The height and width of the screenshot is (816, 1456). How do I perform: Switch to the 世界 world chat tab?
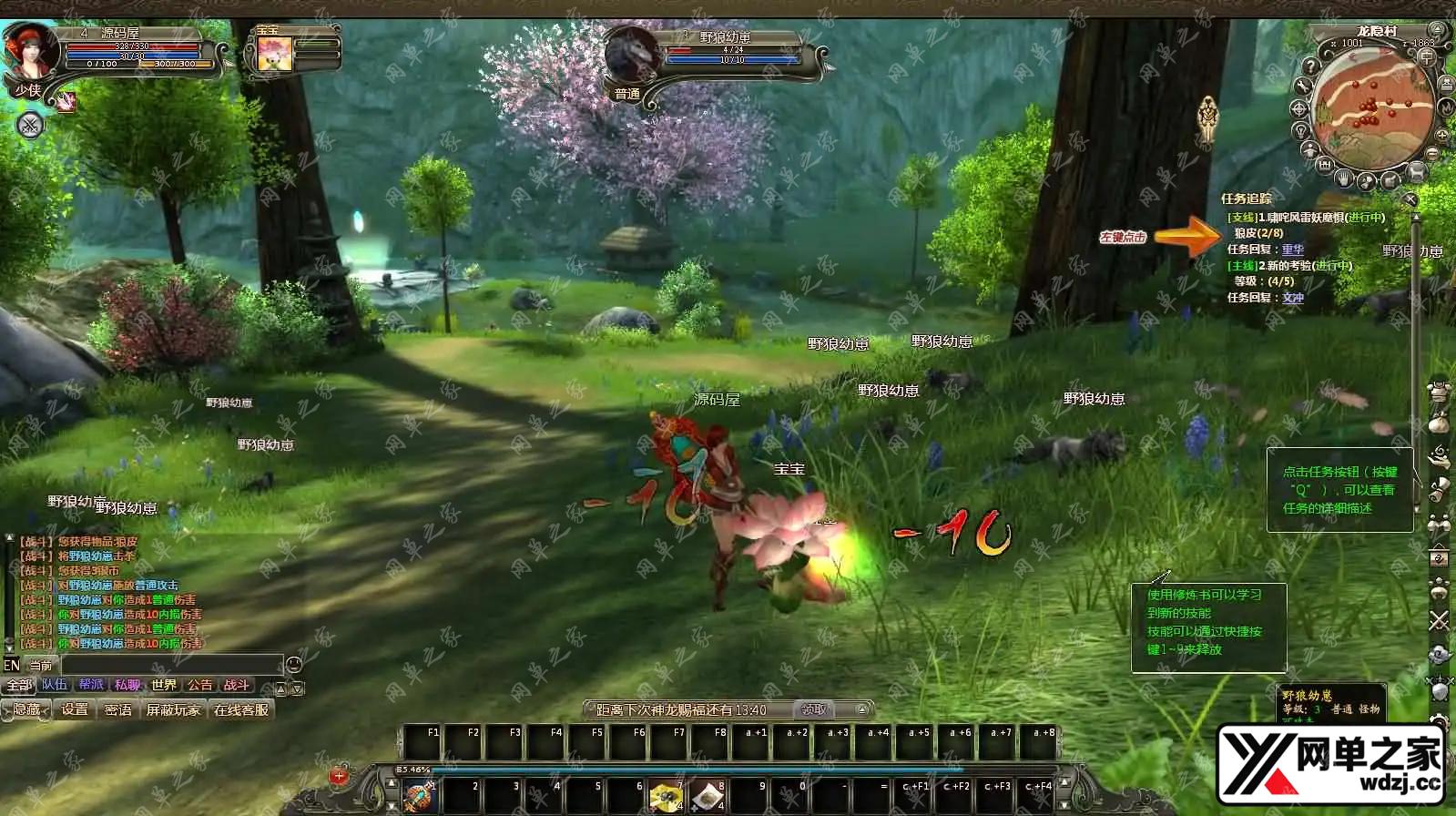(164, 685)
